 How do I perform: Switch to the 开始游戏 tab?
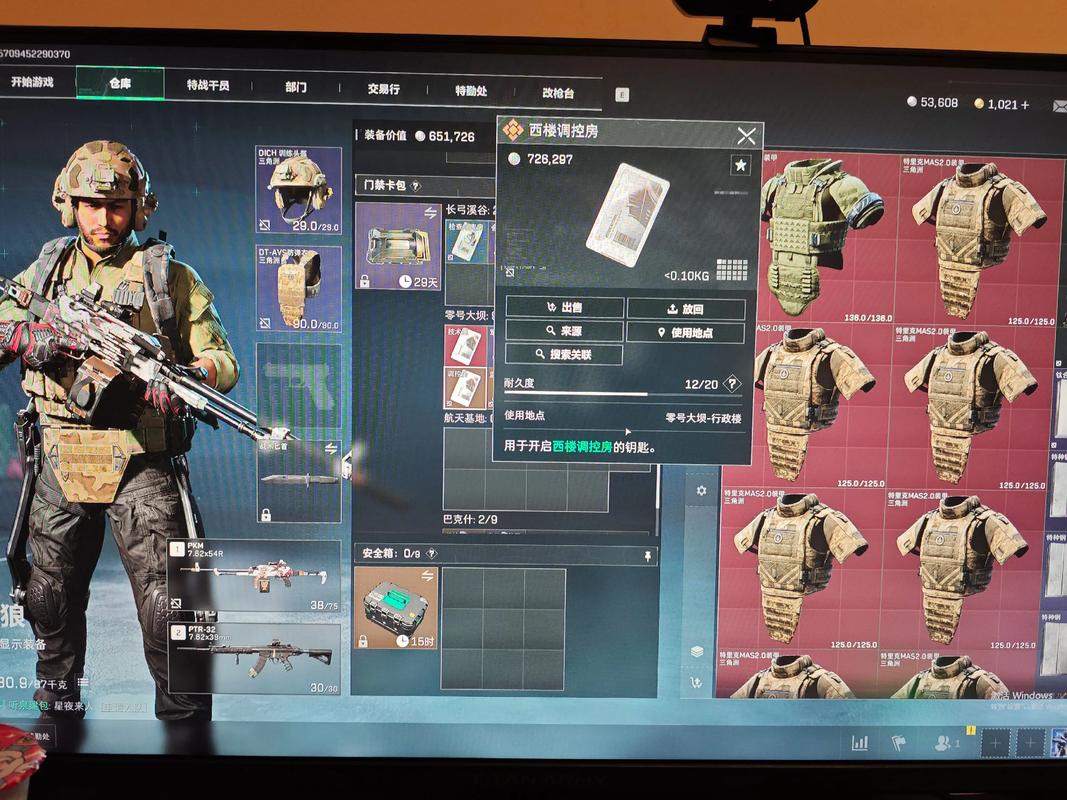coord(32,83)
